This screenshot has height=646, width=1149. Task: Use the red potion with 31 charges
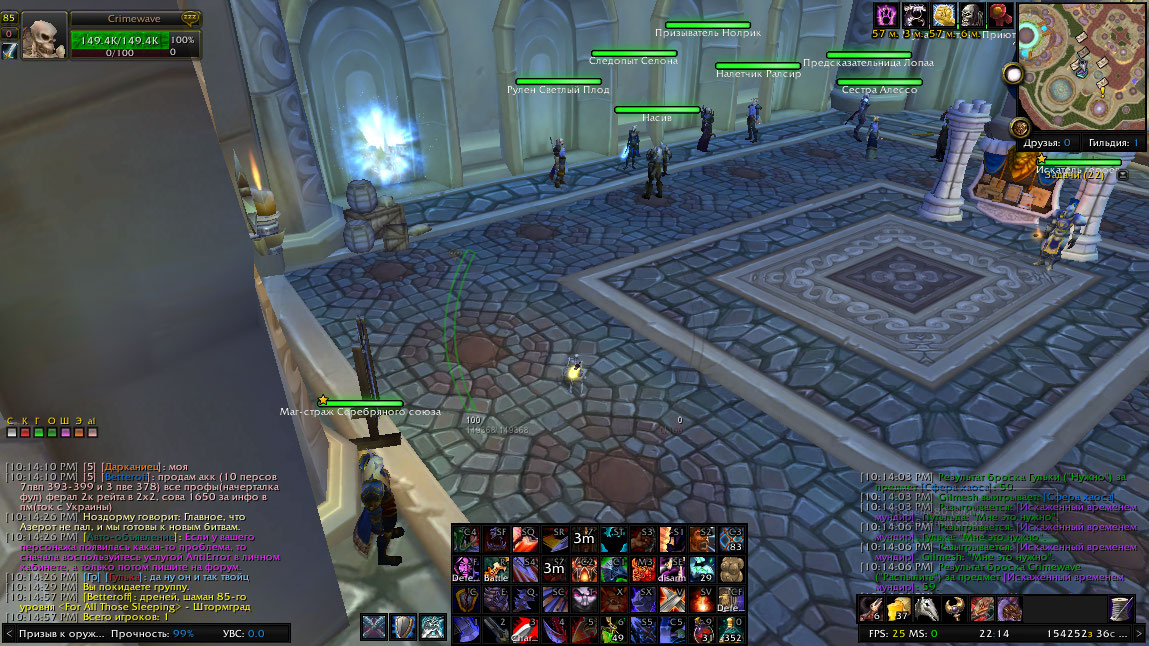[703, 629]
